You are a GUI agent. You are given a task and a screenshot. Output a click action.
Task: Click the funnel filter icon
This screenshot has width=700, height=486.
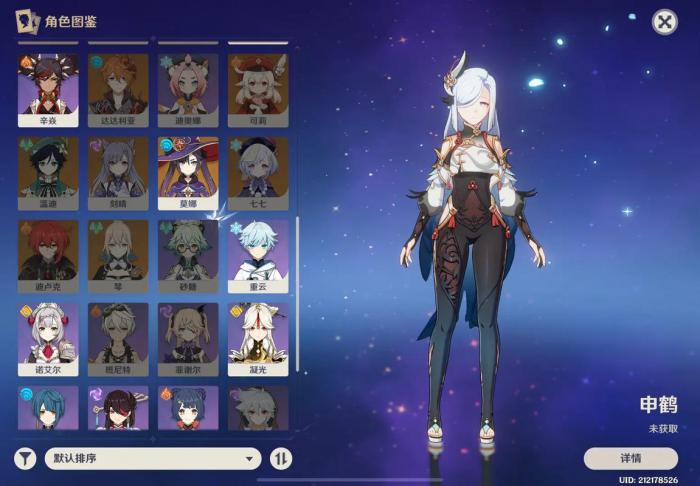(x=26, y=459)
